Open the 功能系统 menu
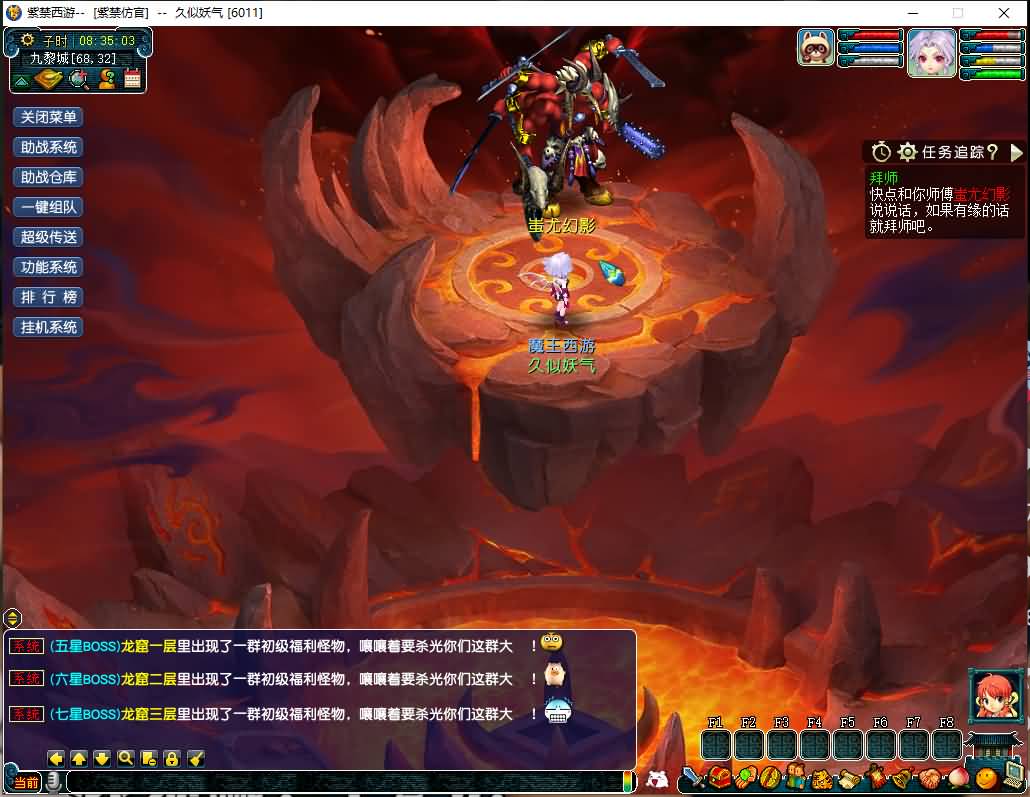The width and height of the screenshot is (1030, 797). pos(48,267)
